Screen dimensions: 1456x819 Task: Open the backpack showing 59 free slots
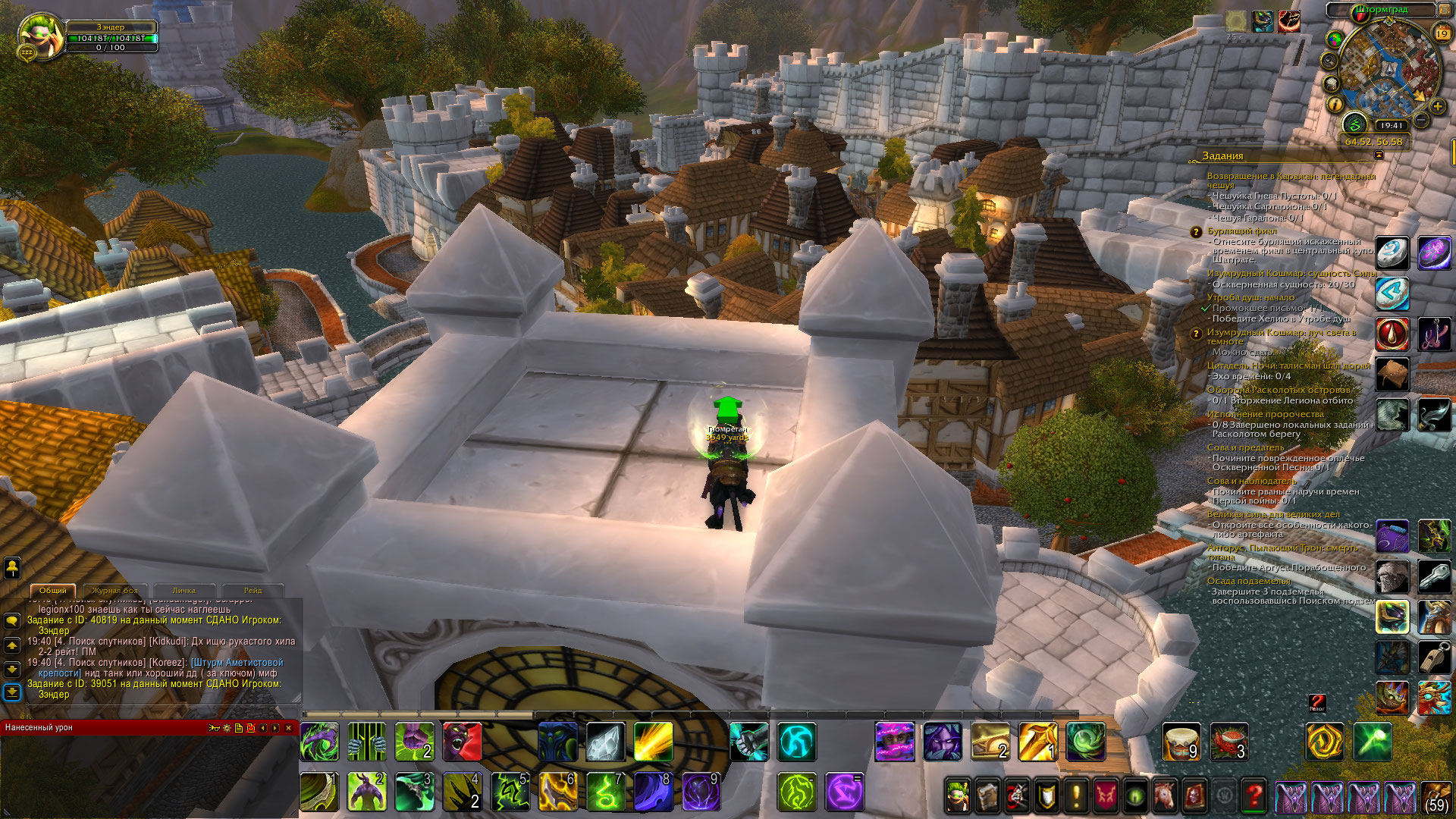click(1436, 796)
